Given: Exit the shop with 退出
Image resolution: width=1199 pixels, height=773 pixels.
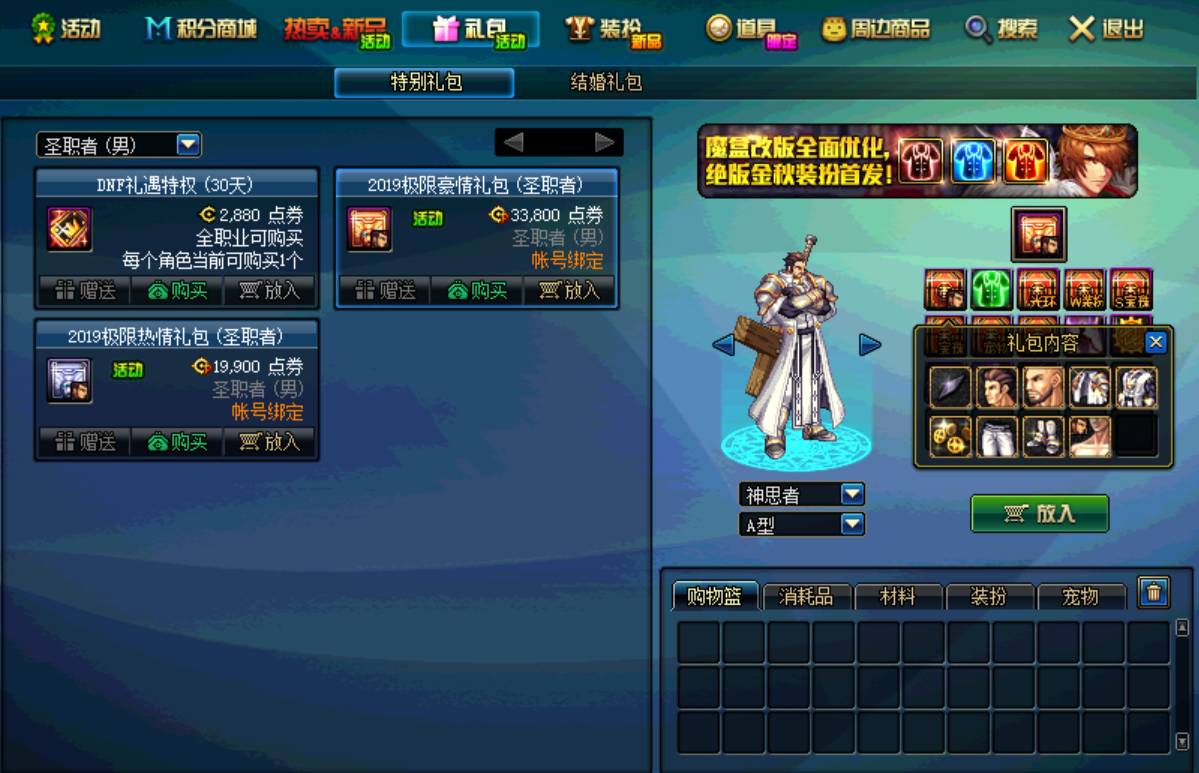Looking at the screenshot, I should pos(1106,29).
